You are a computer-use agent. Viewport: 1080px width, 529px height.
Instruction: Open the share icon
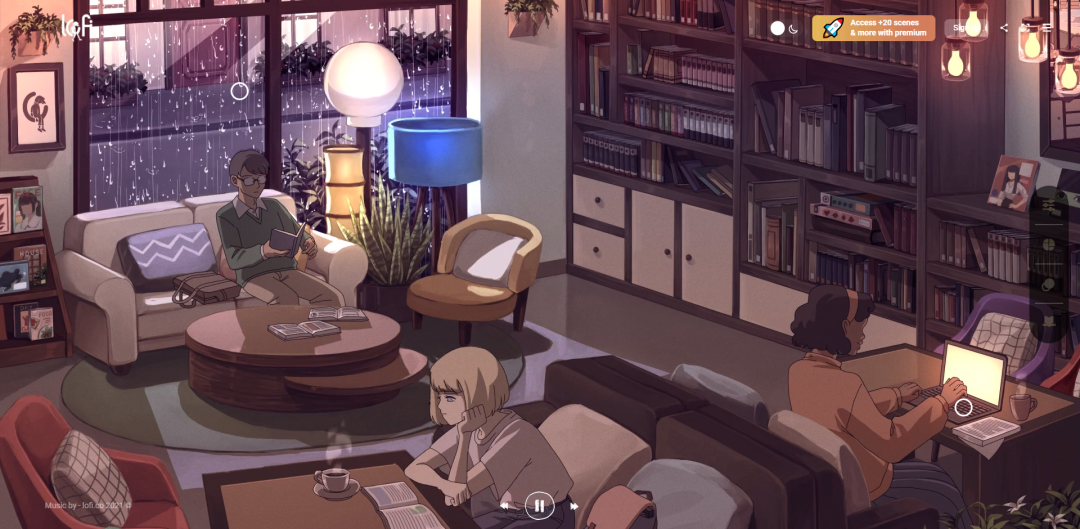pos(1004,28)
